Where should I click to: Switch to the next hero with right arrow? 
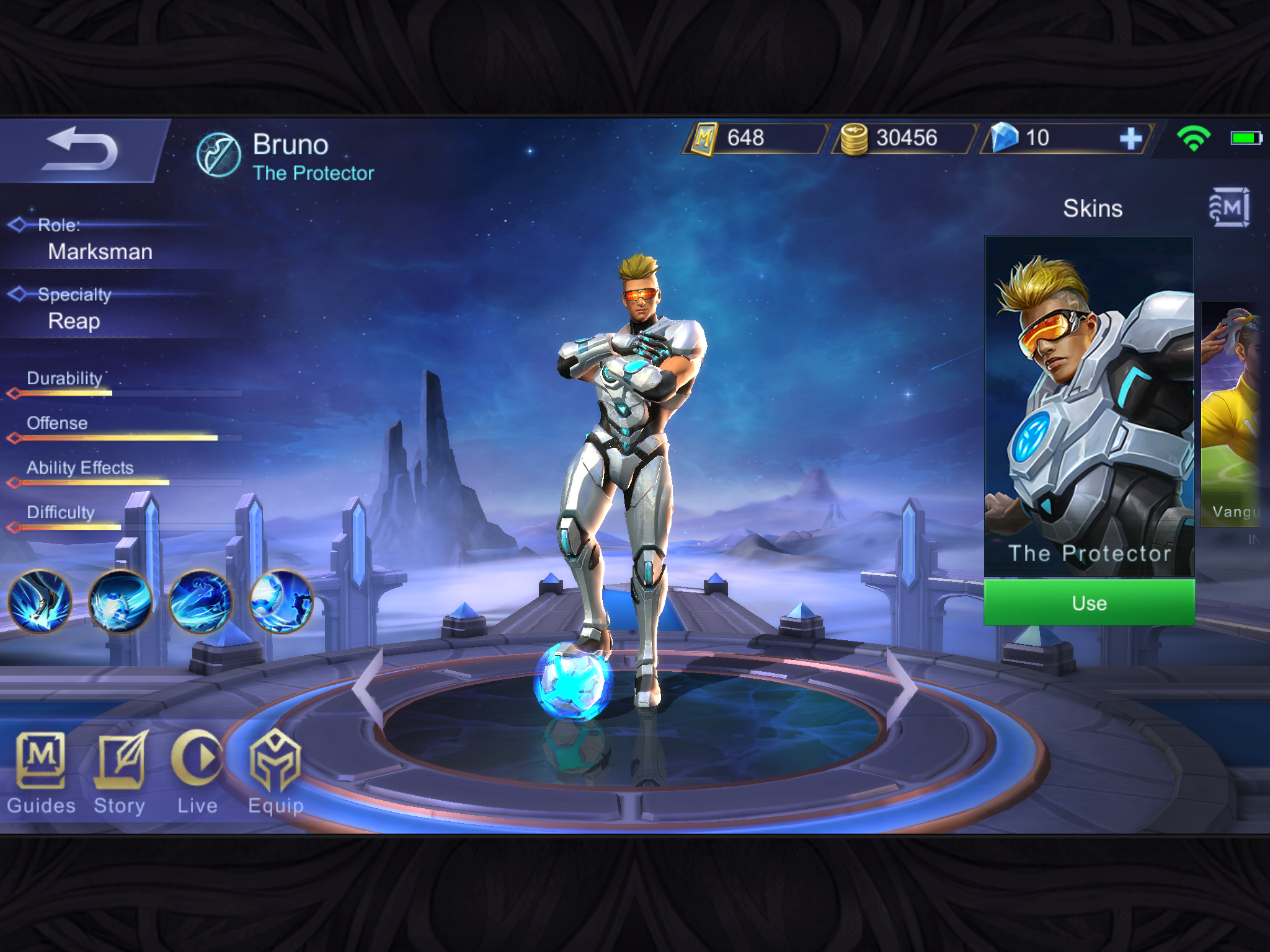(x=902, y=687)
